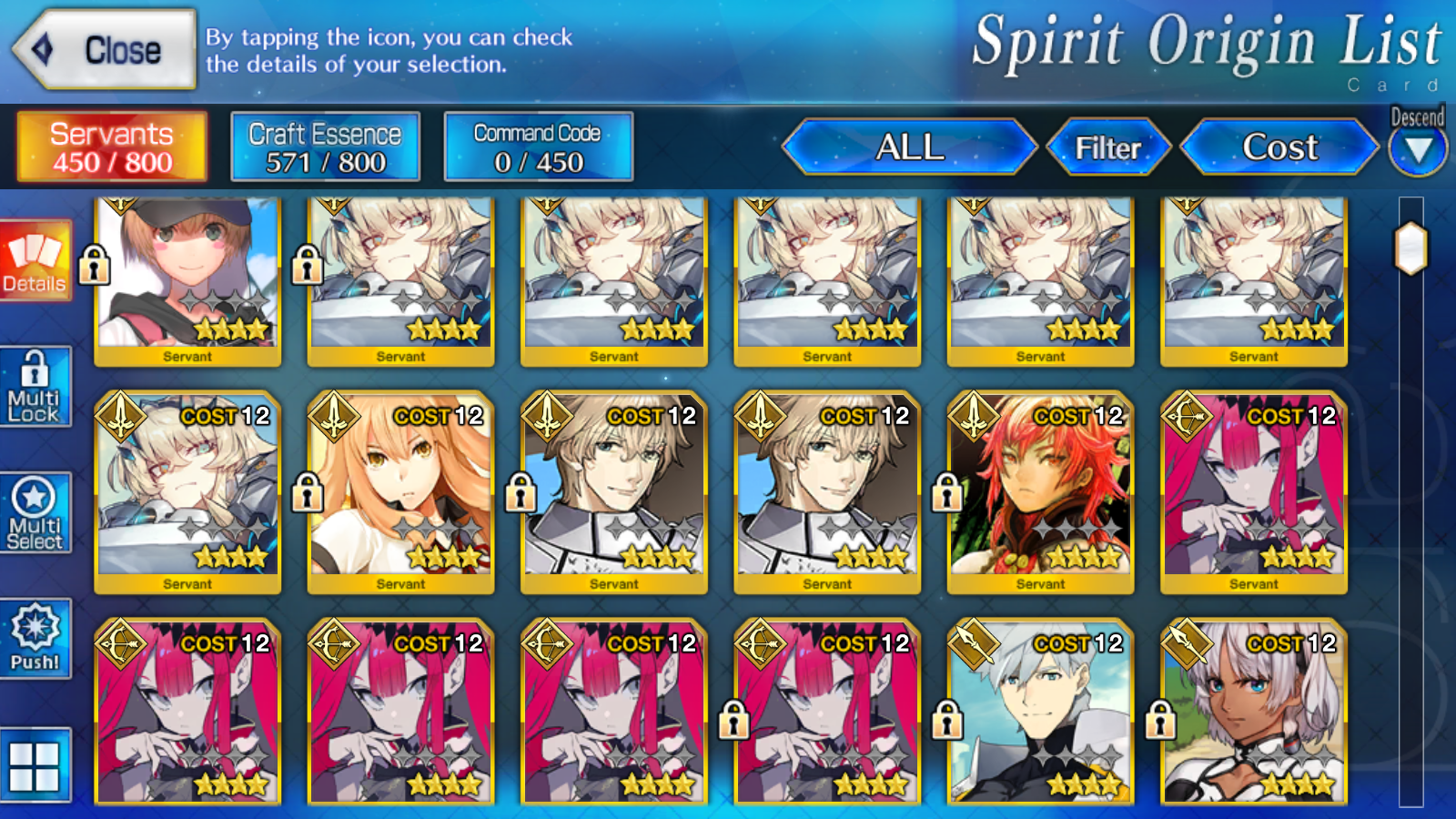Select the red-haired servant with green background
The height and width of the screenshot is (819, 1456).
point(1040,491)
